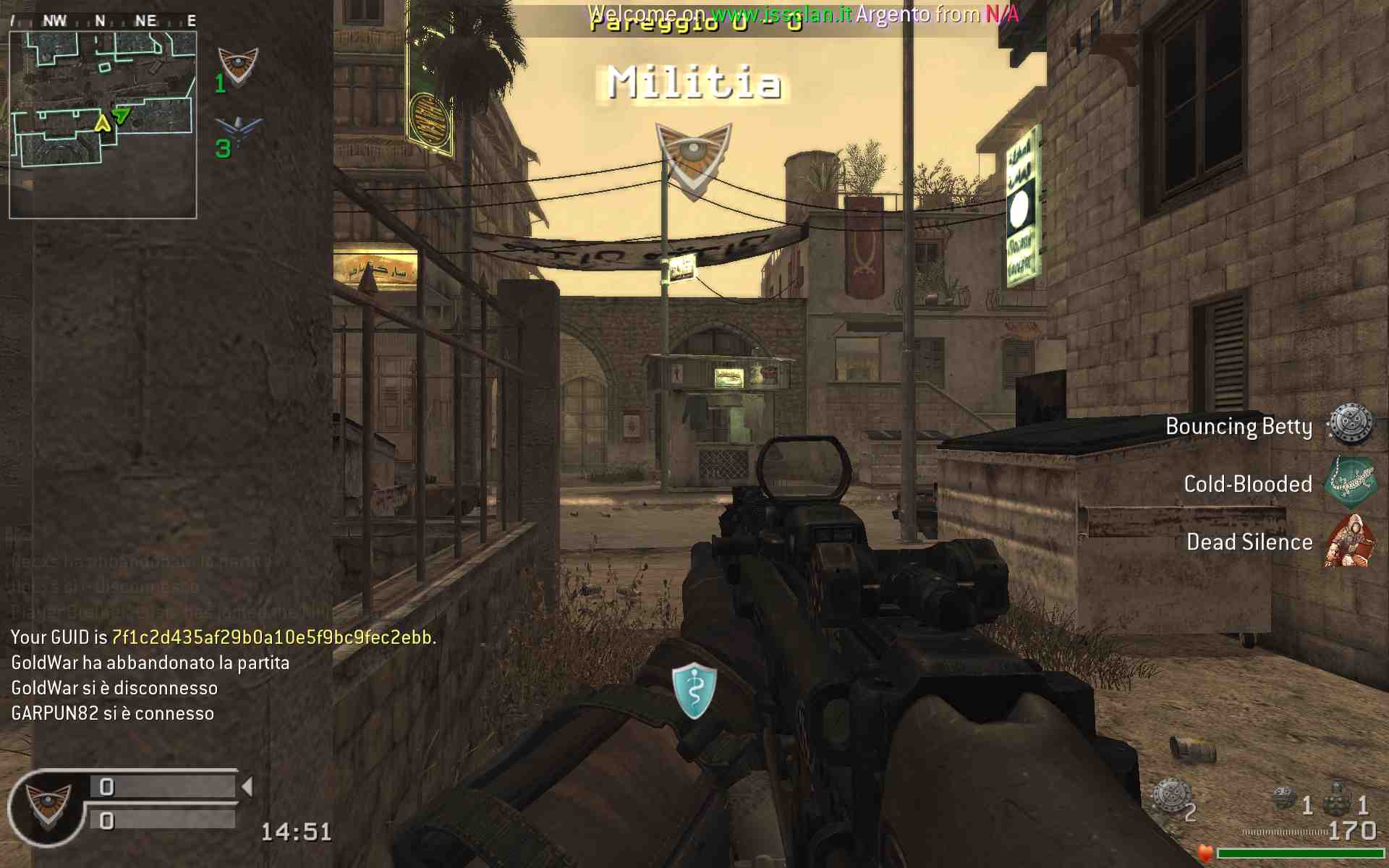Click the minimap in the corner
This screenshot has height=868, width=1389.
coord(103,124)
